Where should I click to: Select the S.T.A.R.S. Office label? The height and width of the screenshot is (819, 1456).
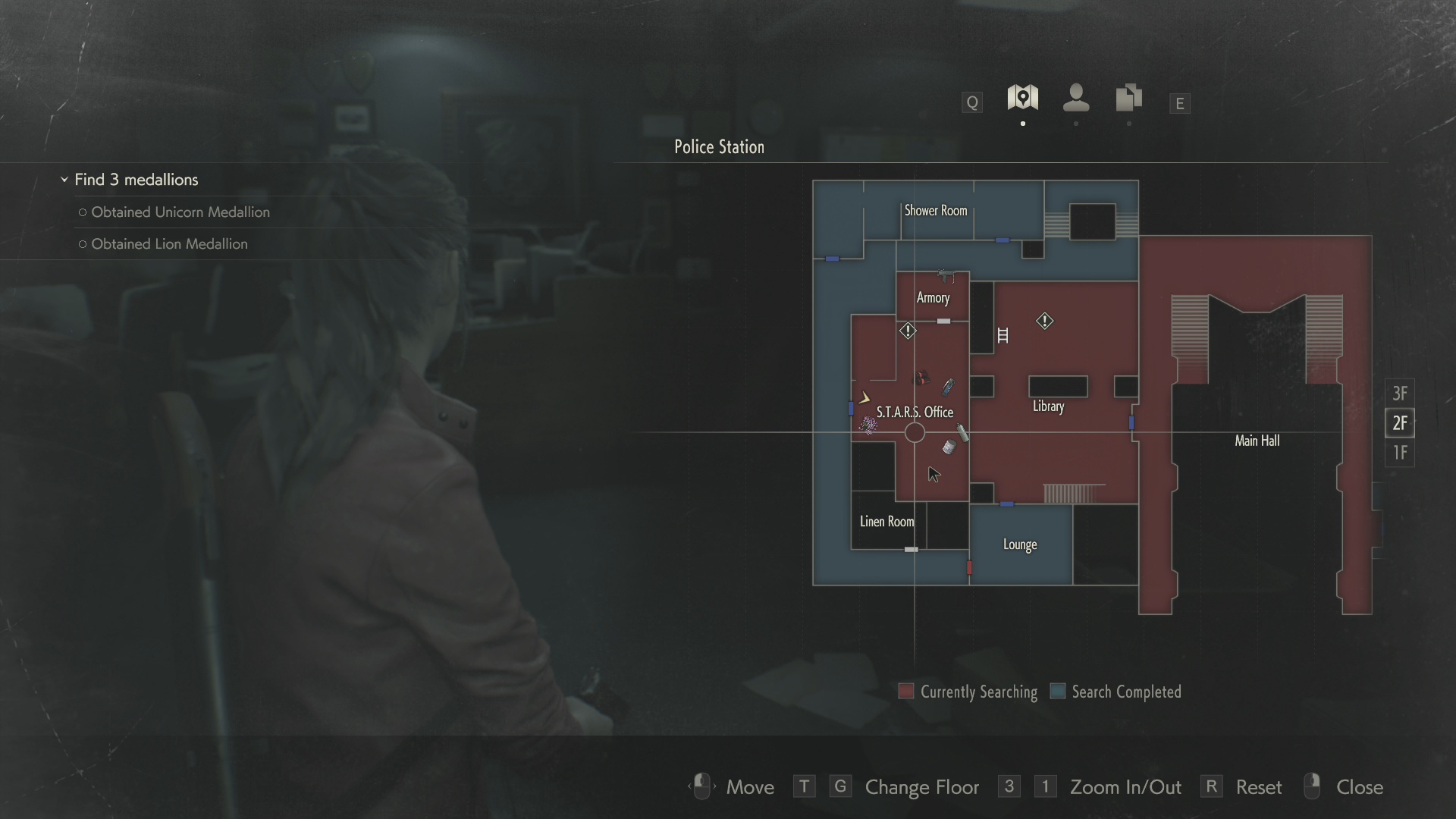[x=915, y=412]
